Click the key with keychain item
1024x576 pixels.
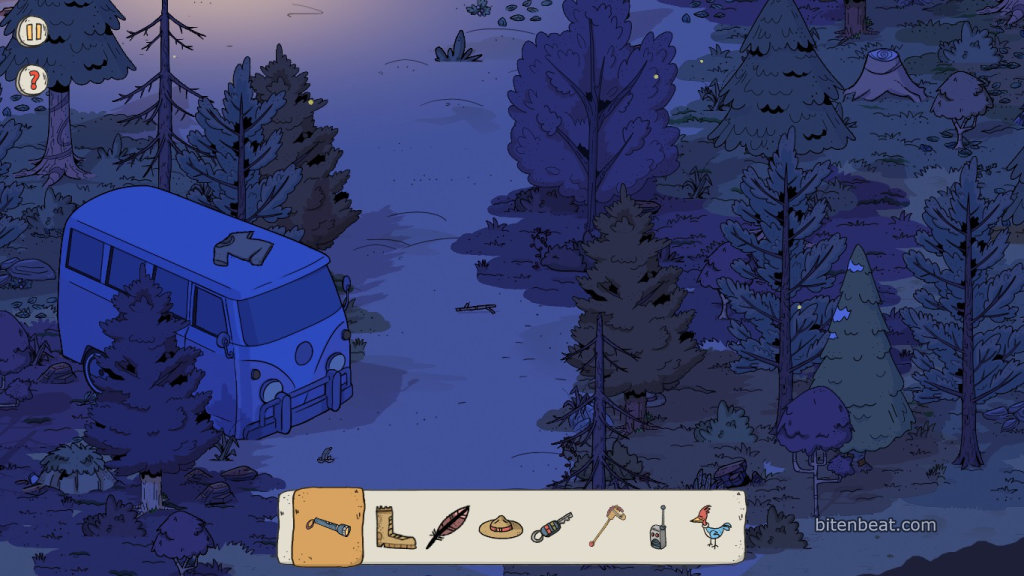552,526
